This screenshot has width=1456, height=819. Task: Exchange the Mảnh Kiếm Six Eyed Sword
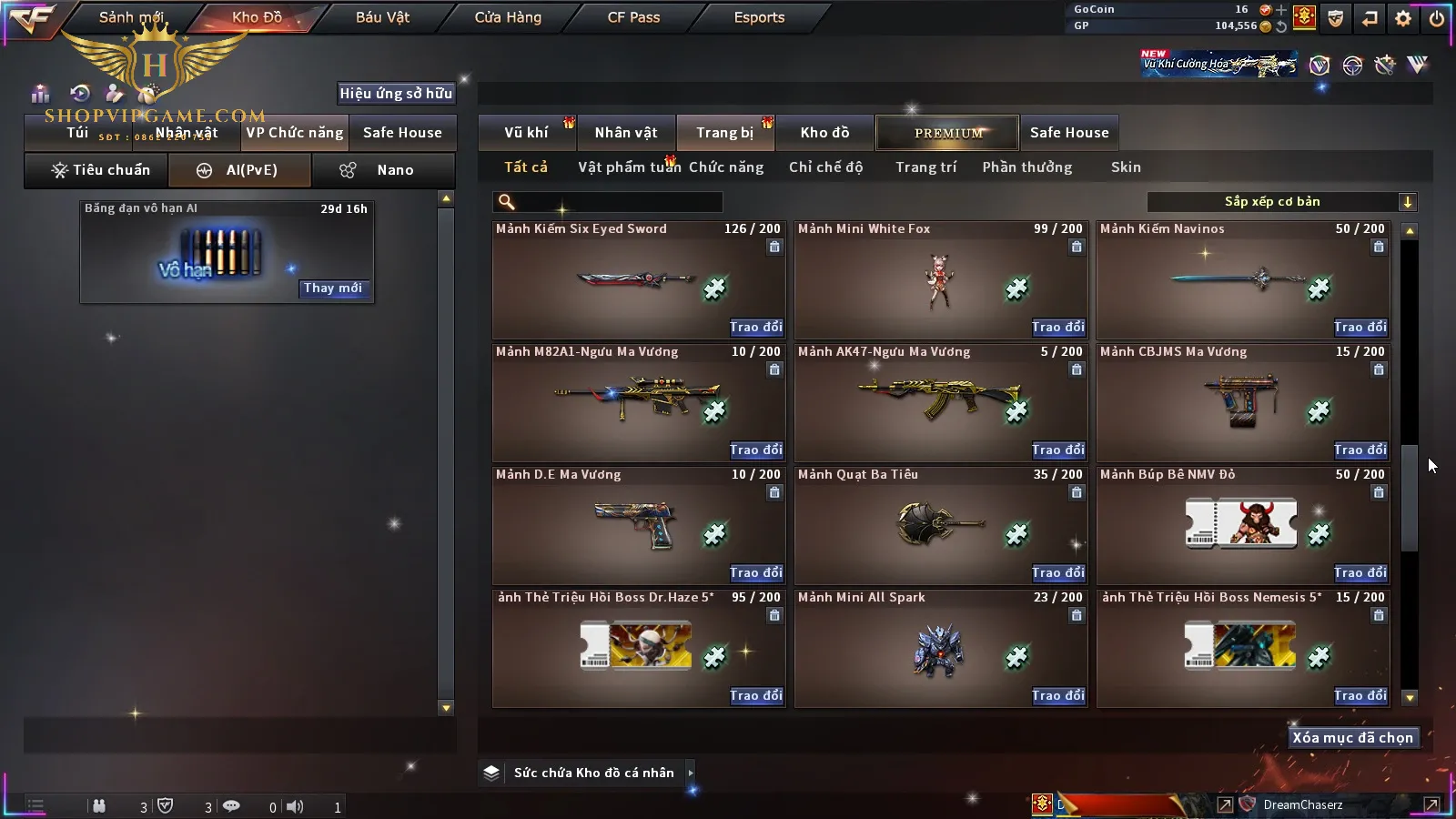(x=755, y=327)
